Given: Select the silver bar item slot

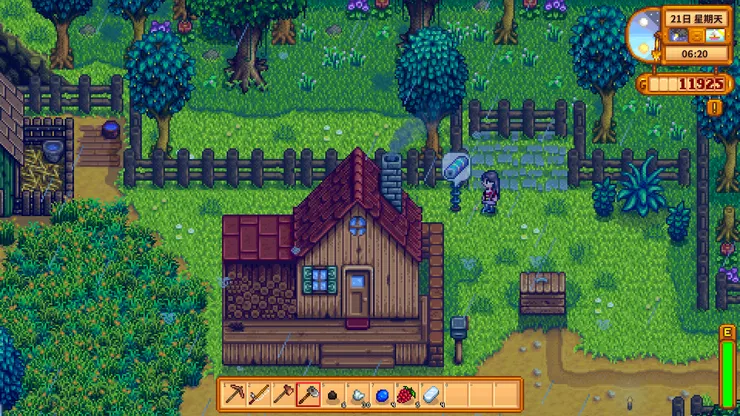Looking at the screenshot, I should (430, 393).
